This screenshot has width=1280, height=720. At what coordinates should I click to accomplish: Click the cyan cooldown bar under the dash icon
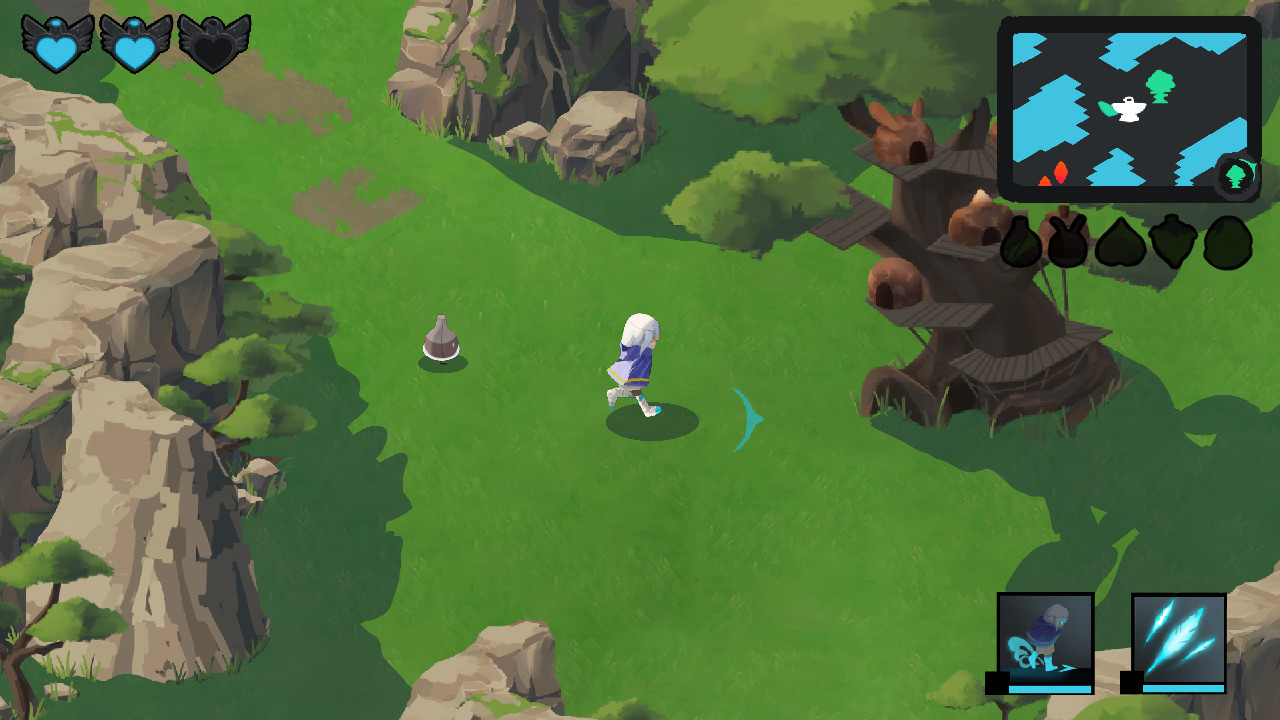(x=1050, y=691)
